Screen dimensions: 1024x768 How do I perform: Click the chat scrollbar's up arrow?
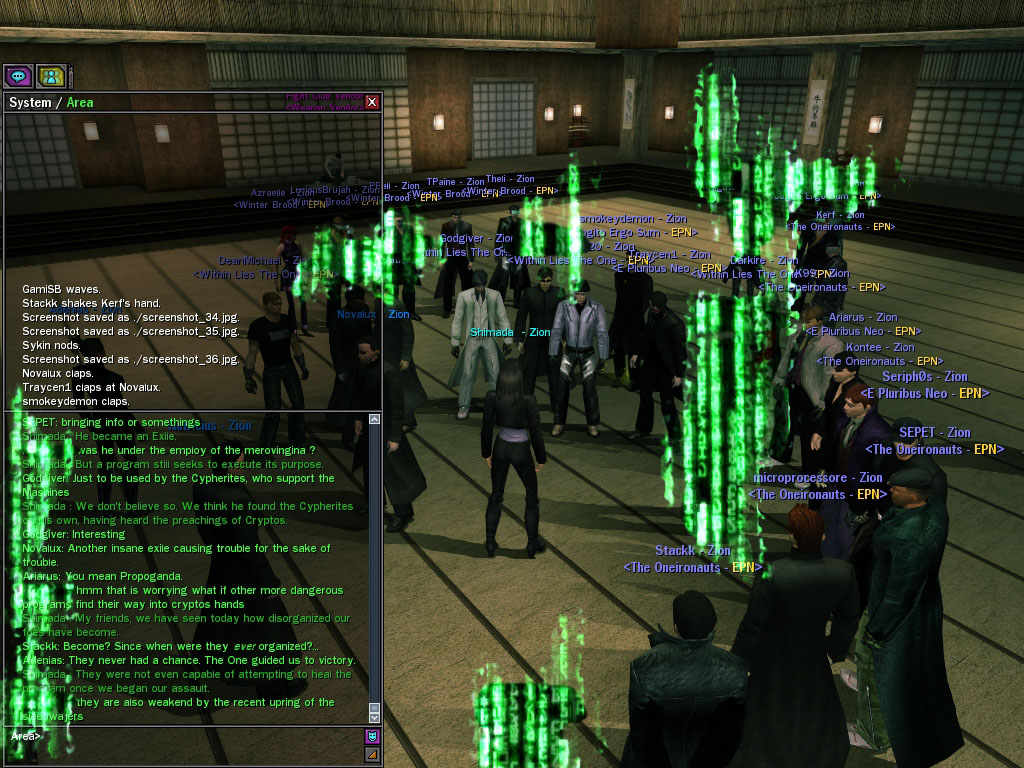375,421
